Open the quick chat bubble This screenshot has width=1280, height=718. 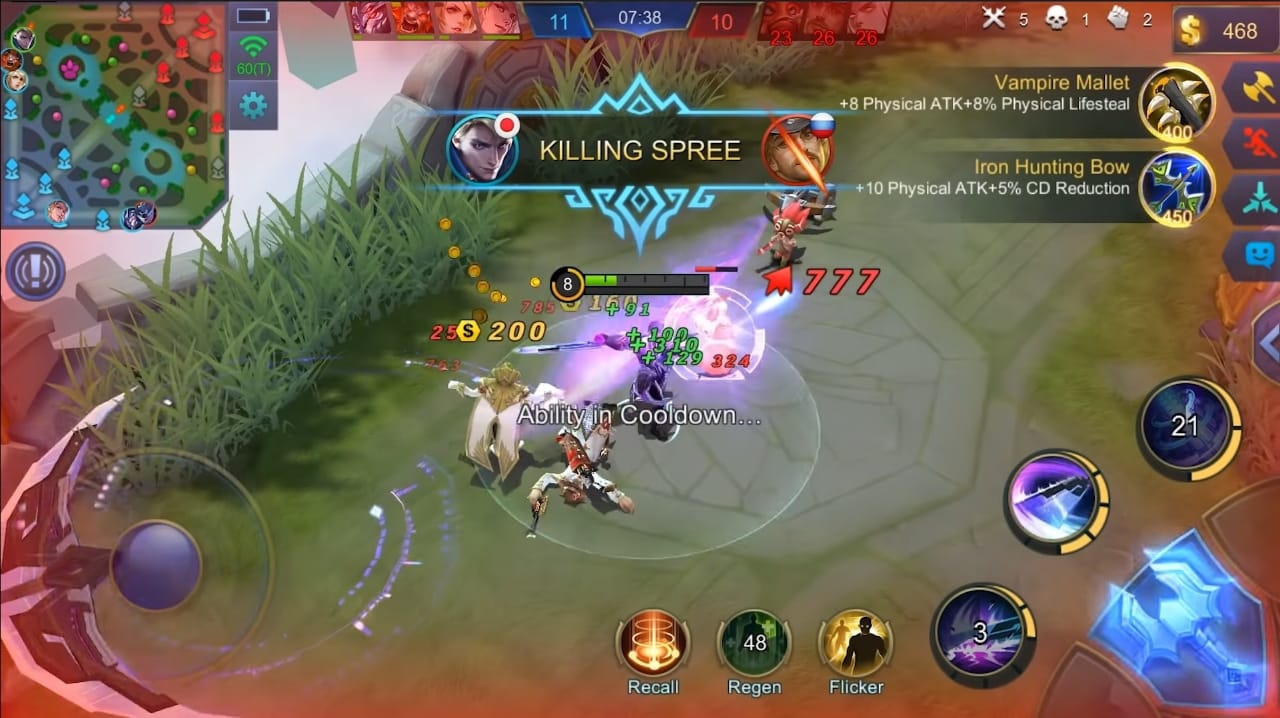click(x=1257, y=254)
